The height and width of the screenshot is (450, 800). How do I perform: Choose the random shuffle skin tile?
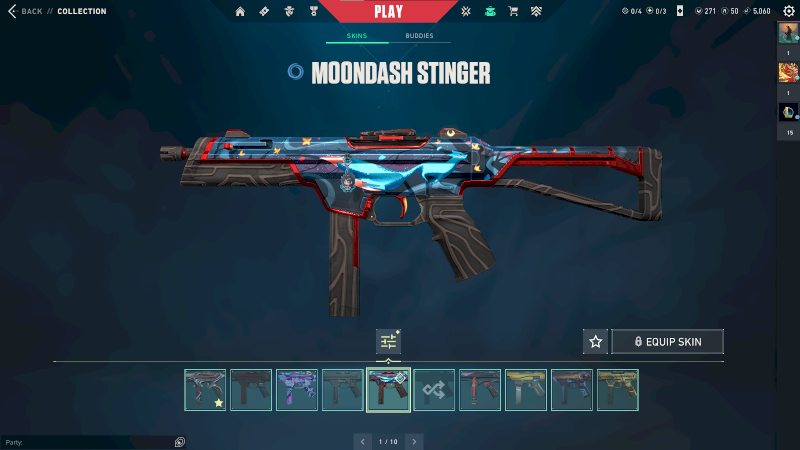pyautogui.click(x=435, y=390)
